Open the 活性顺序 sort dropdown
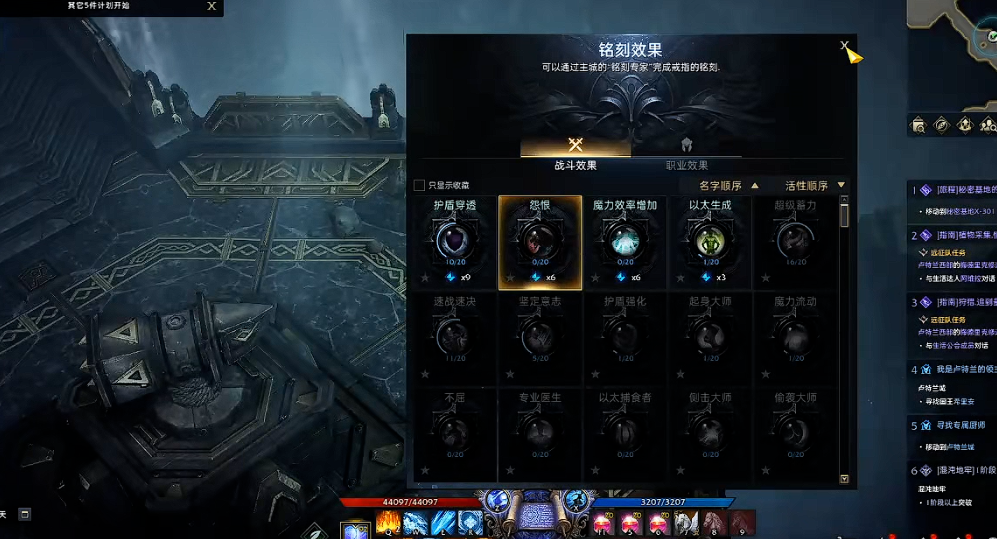 [x=814, y=185]
